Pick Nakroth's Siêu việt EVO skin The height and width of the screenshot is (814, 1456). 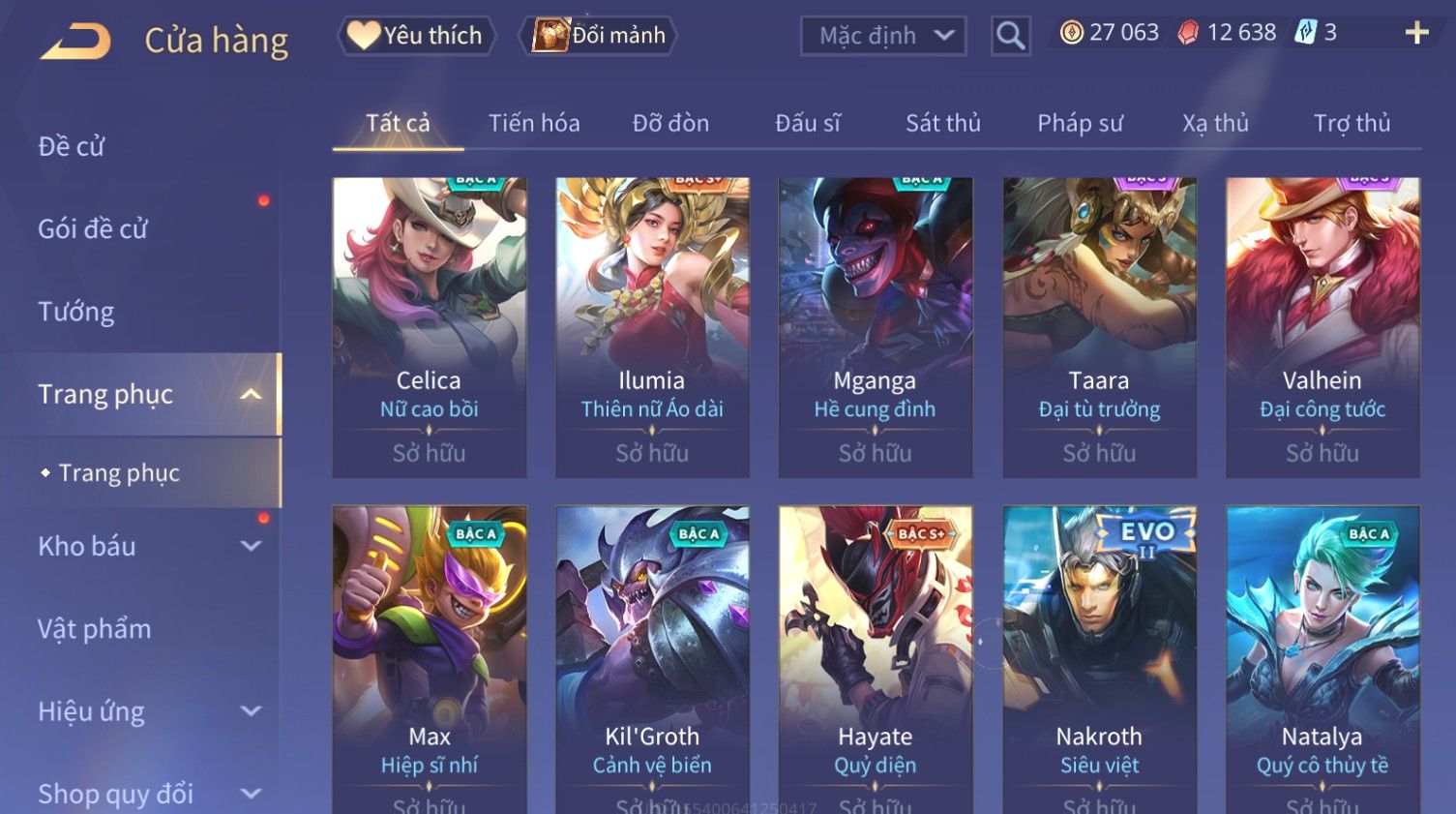(x=1099, y=658)
